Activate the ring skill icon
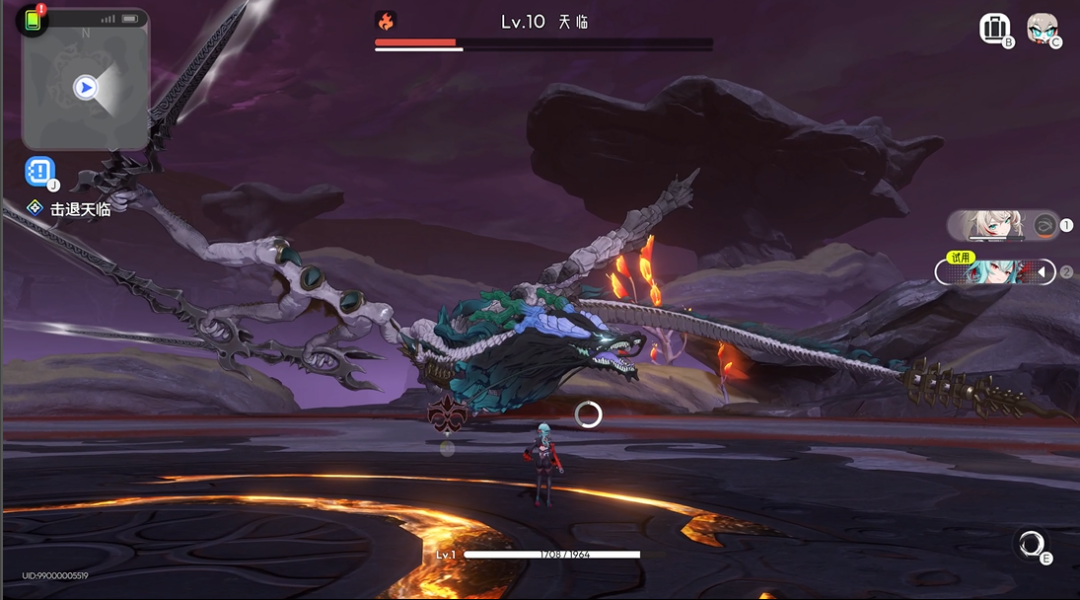1080x600 pixels. [x=1030, y=544]
